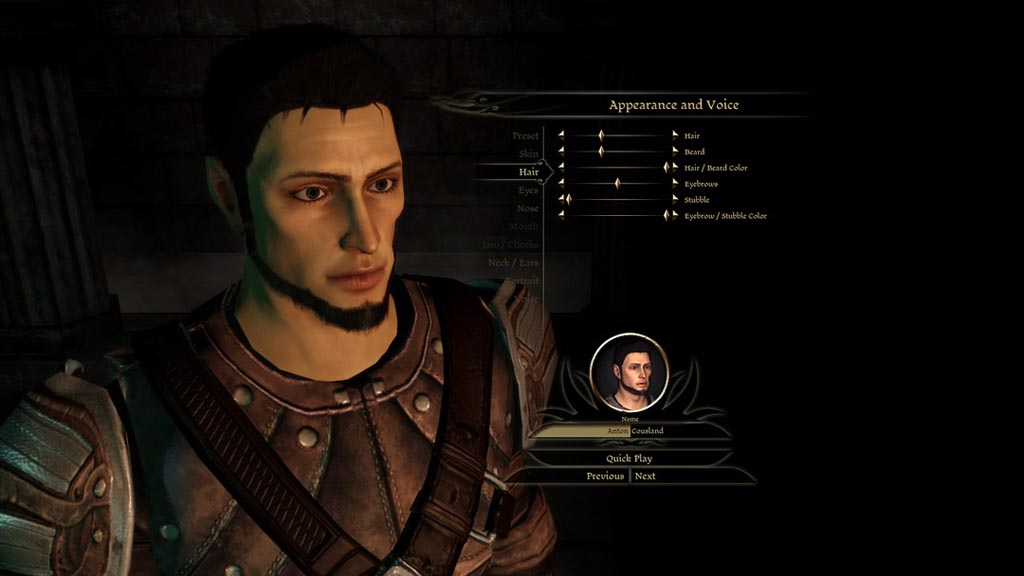Image resolution: width=1024 pixels, height=576 pixels.
Task: Increase Stubble with its right arrow
Action: coord(674,199)
